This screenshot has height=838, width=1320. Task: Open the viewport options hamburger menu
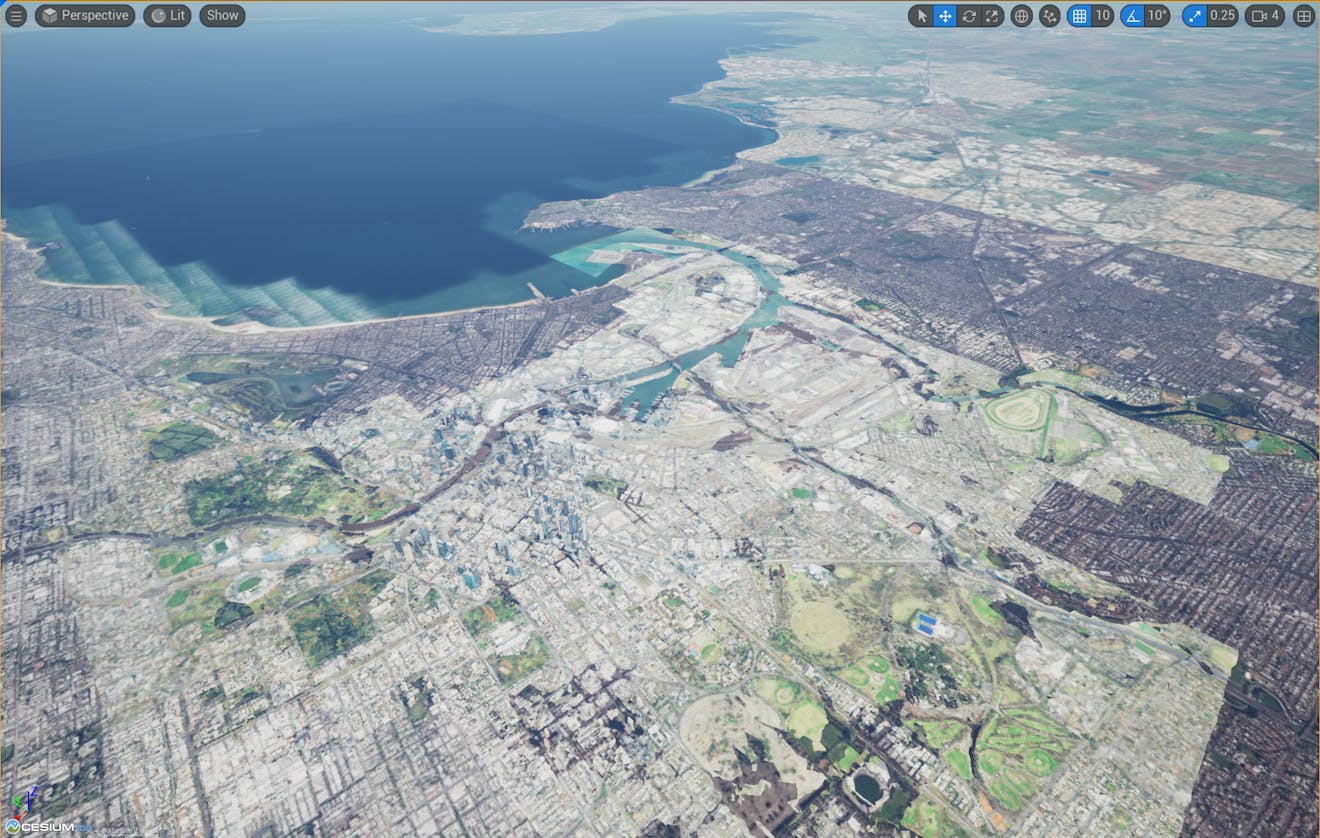pos(15,15)
